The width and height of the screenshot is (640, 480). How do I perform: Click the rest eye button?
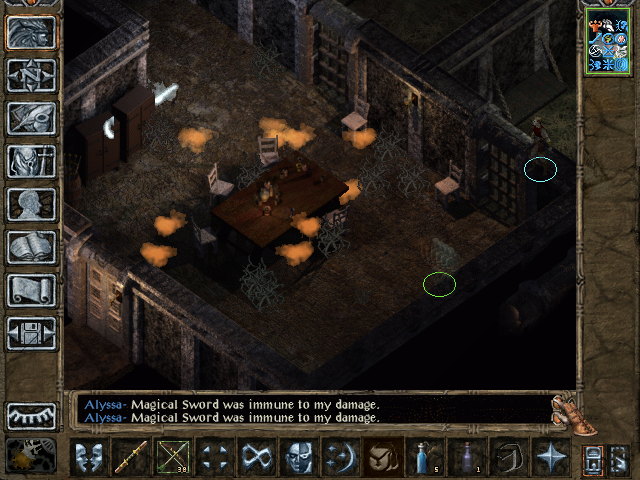click(31, 416)
